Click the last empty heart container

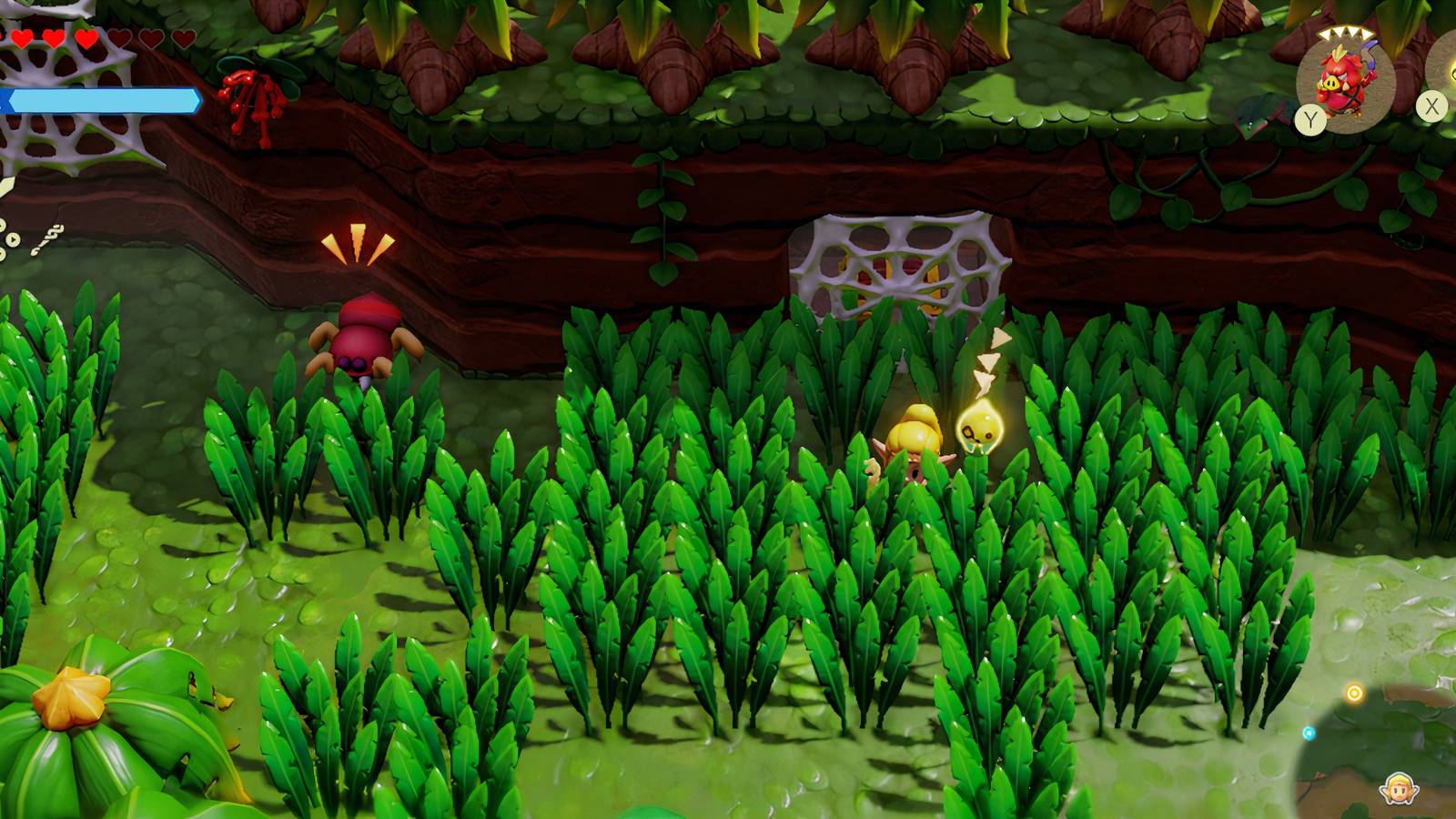(184, 38)
